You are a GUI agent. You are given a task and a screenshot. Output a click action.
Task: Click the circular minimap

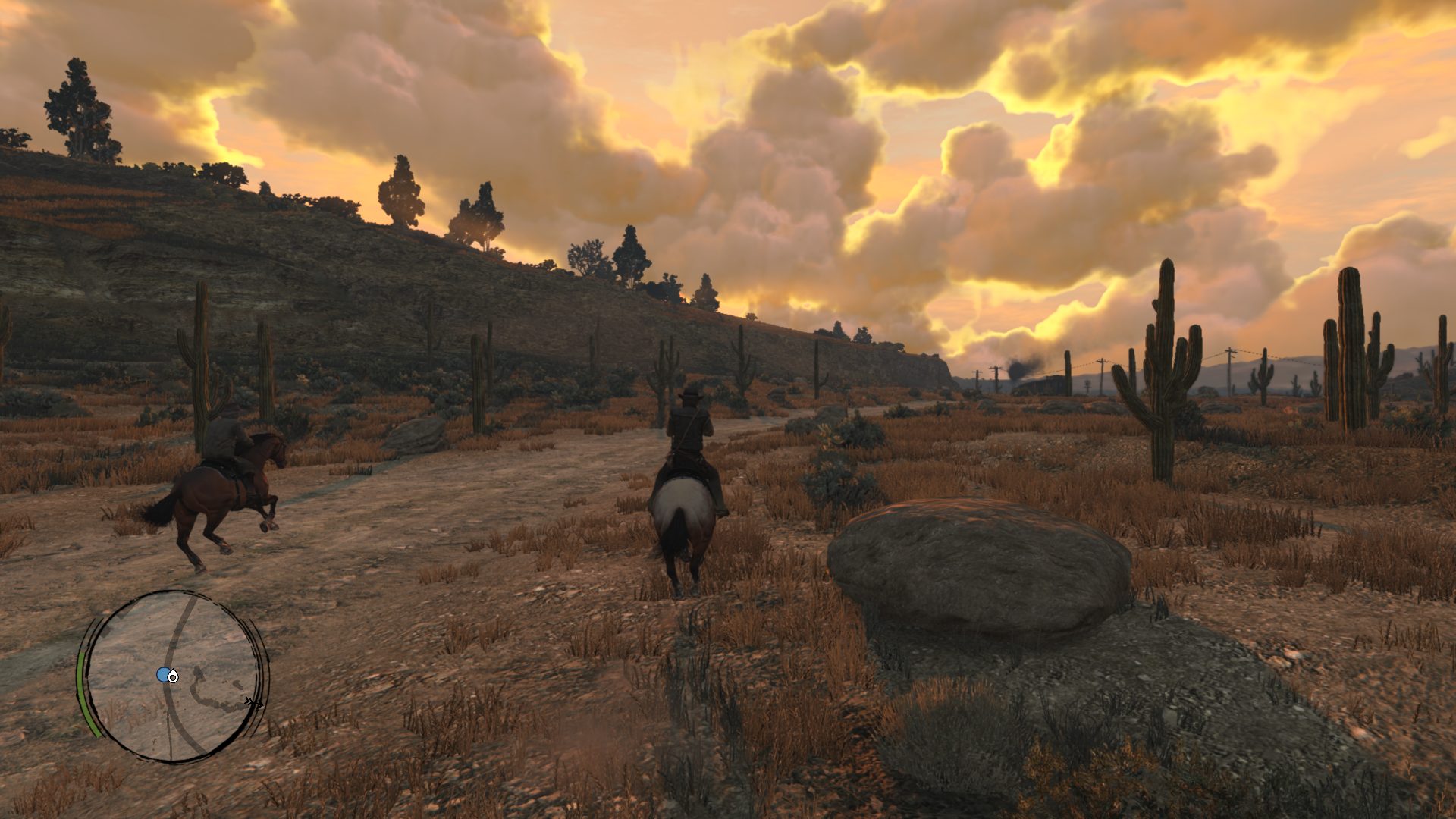173,677
